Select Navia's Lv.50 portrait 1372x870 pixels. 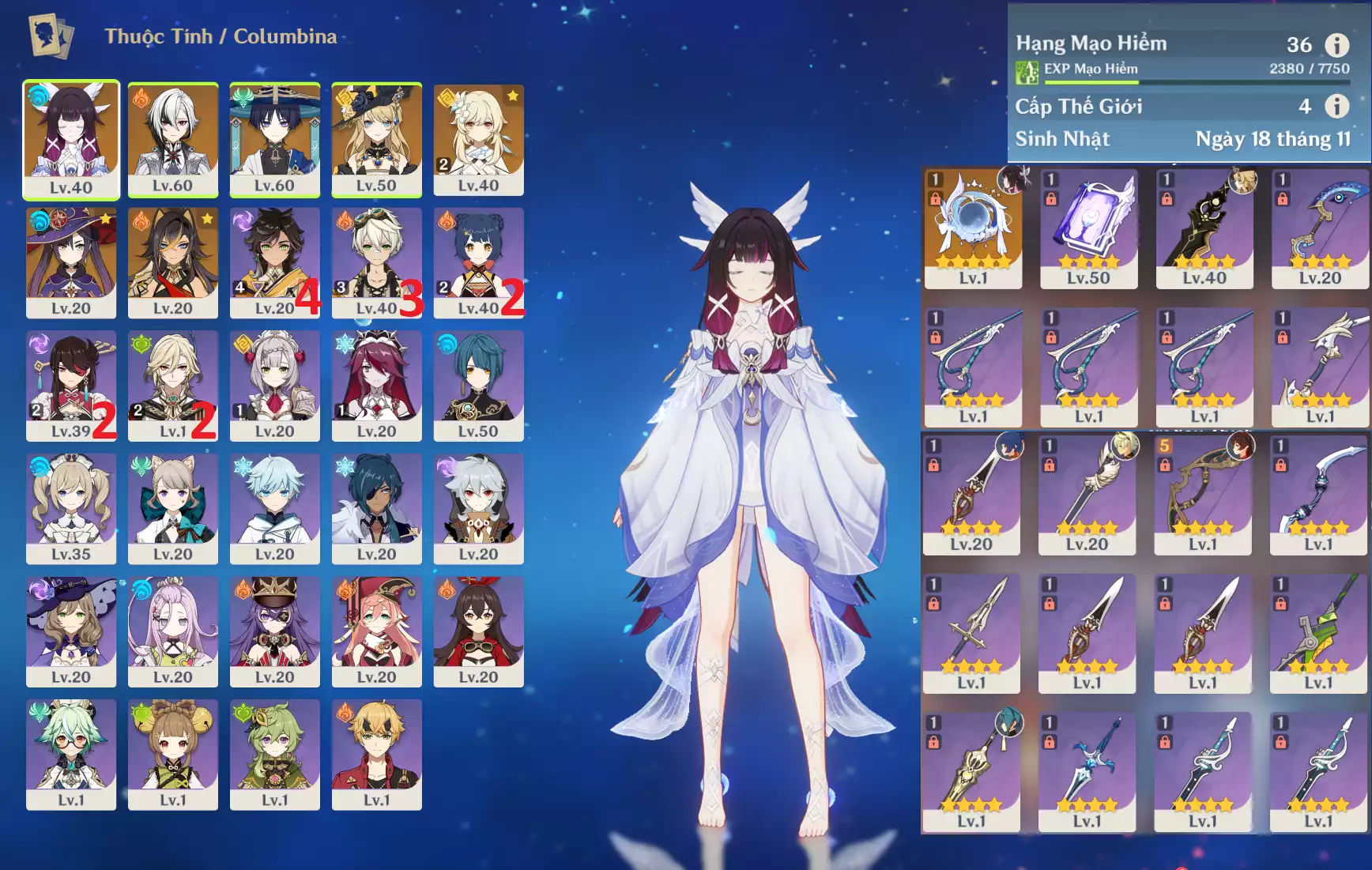[x=376, y=139]
